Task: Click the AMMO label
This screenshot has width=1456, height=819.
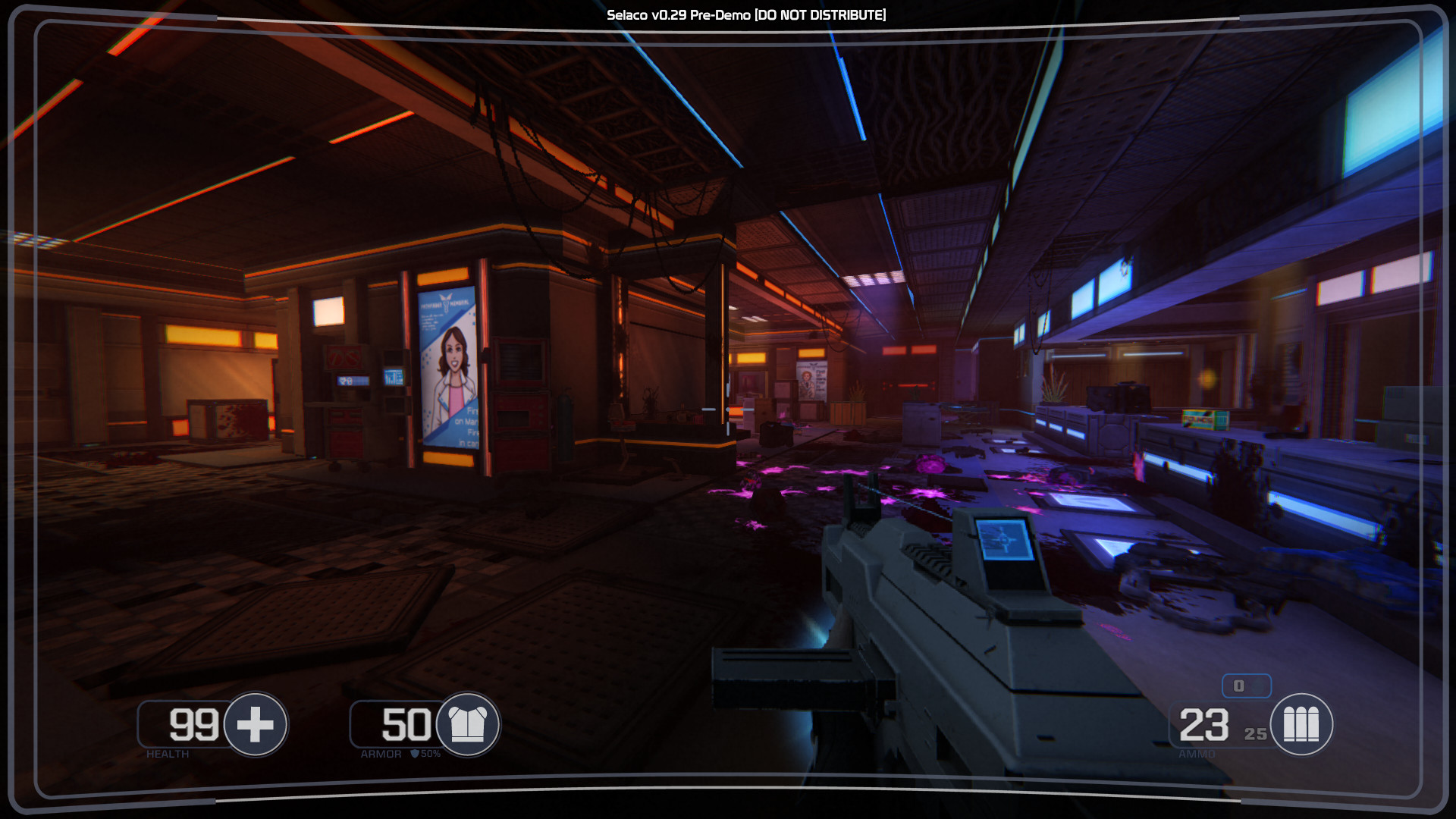Action: coord(1197,754)
